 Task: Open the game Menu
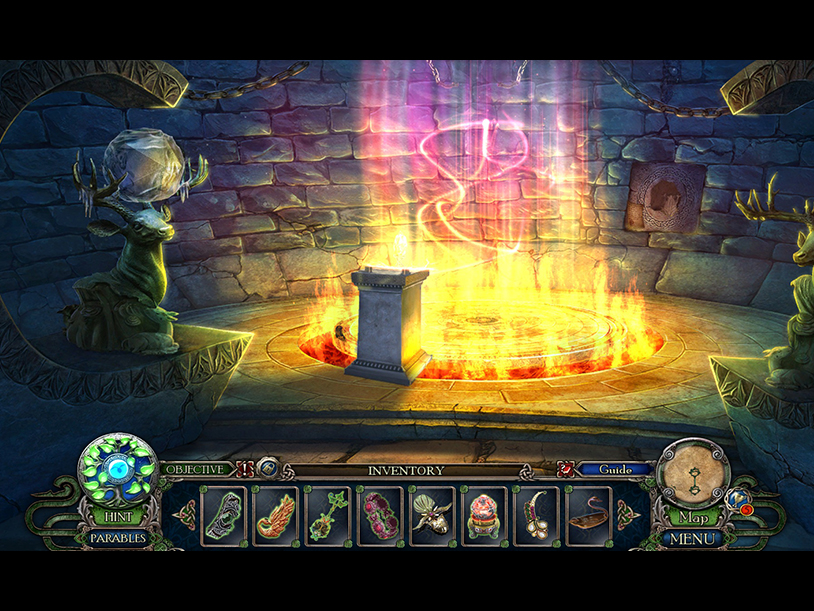click(x=693, y=538)
